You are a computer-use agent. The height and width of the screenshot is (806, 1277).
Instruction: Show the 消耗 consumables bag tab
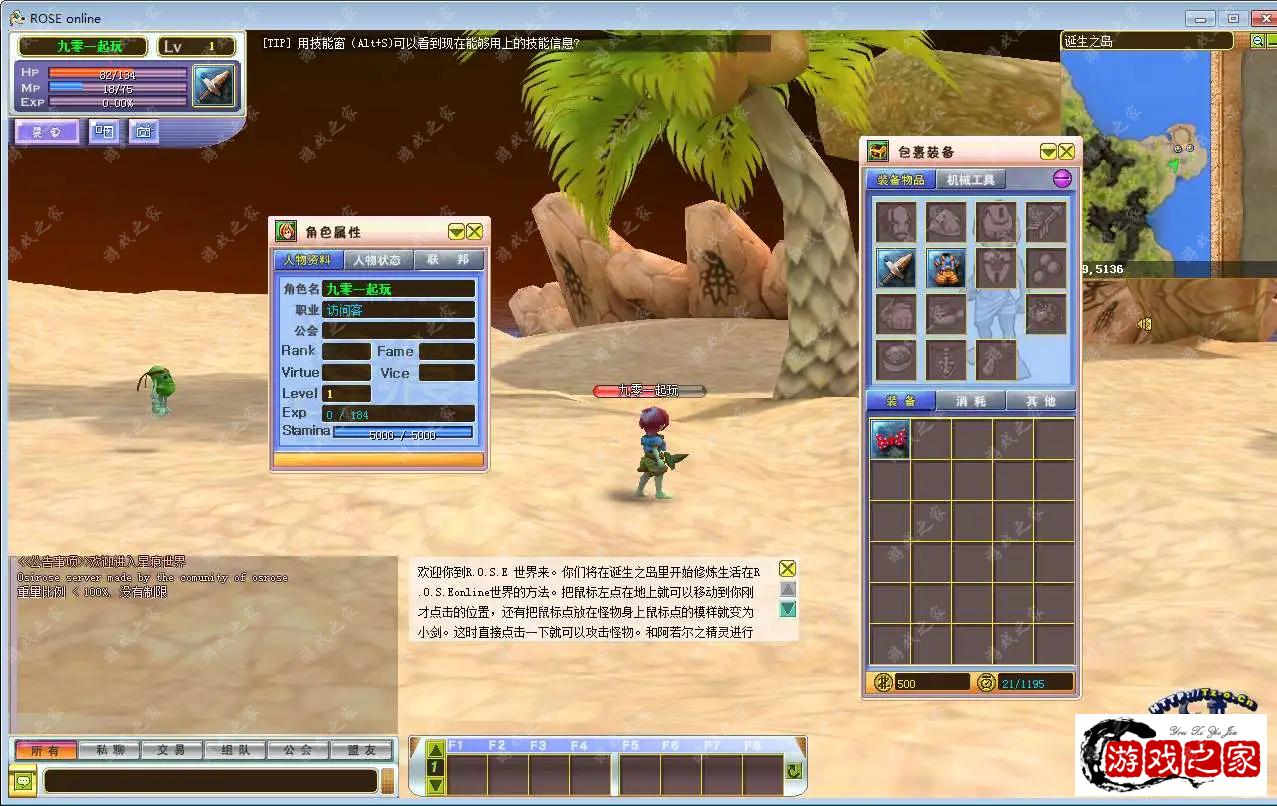971,401
